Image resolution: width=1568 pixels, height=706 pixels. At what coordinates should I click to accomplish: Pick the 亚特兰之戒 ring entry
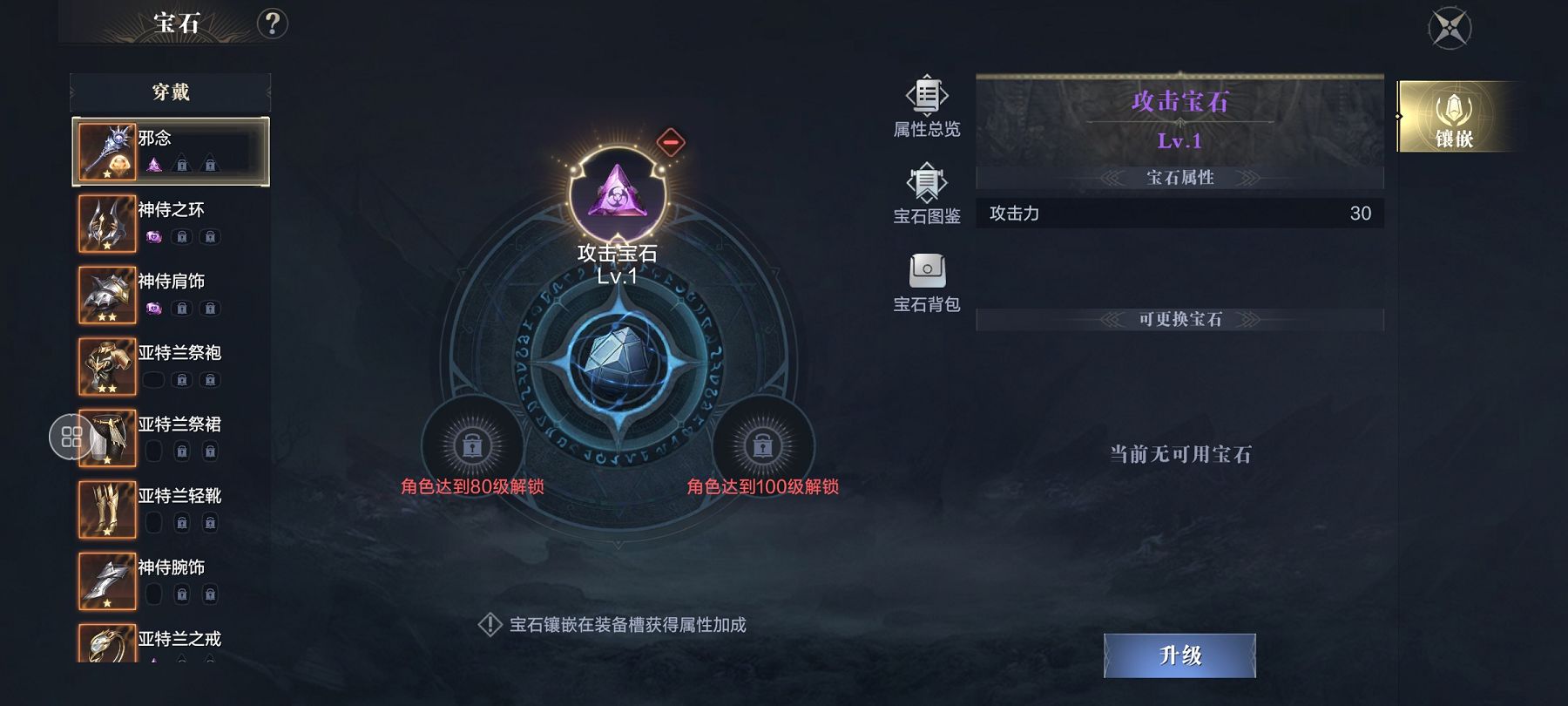point(171,643)
